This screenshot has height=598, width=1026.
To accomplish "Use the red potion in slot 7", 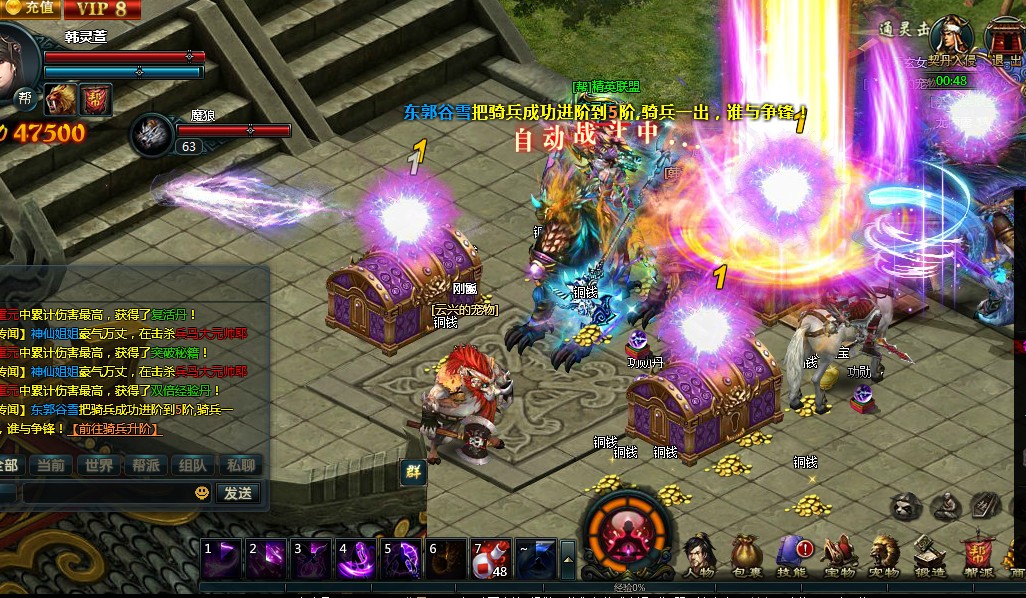I will [x=490, y=558].
